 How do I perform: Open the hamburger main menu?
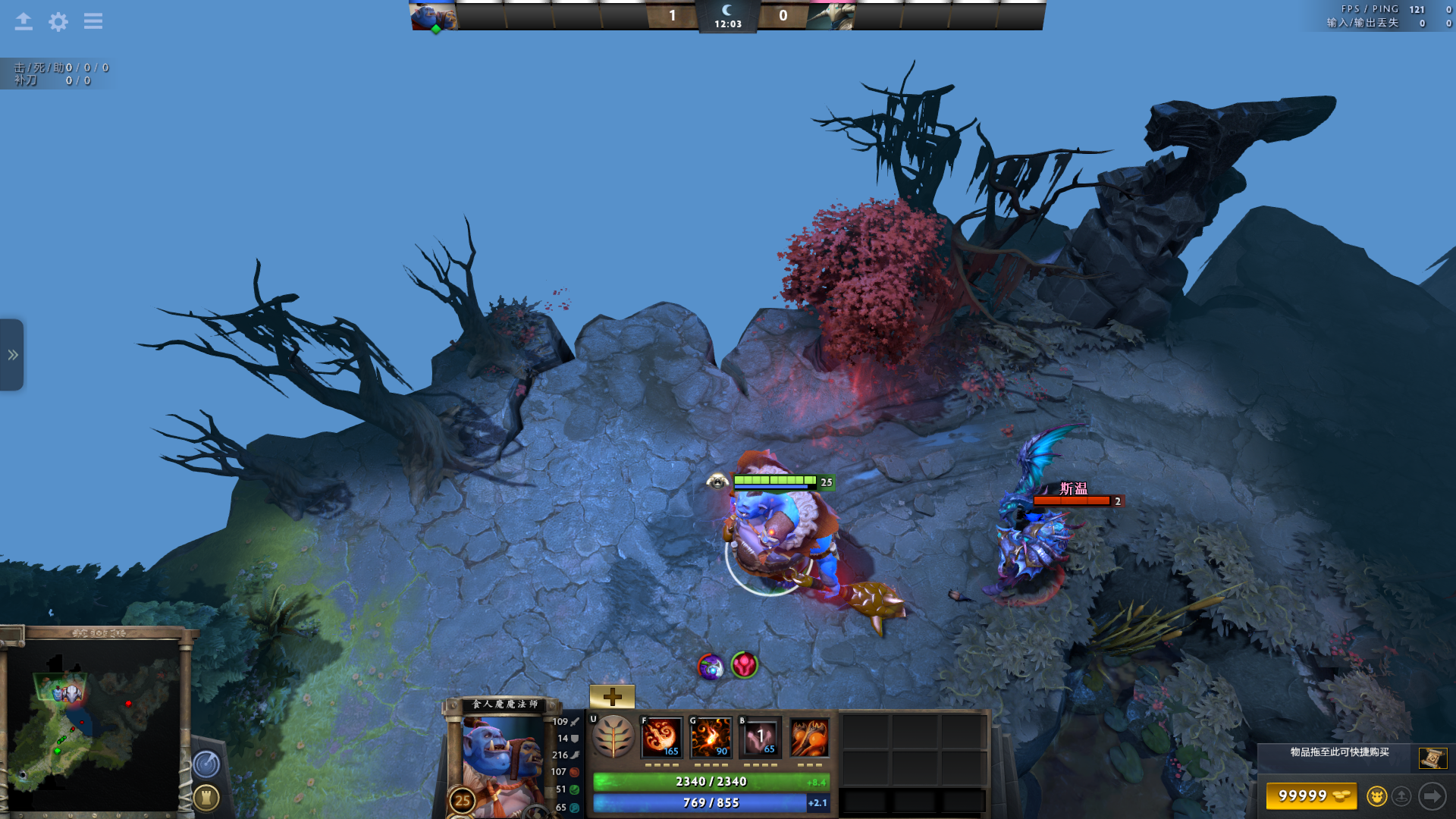93,21
